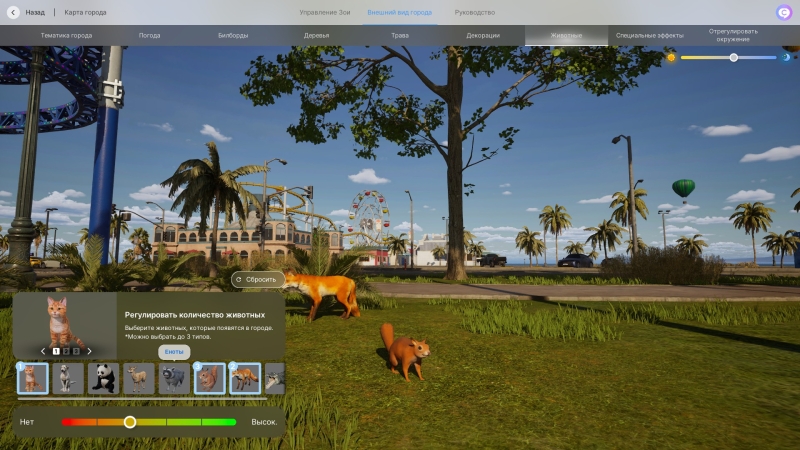Open the Декорации category

coord(483,35)
